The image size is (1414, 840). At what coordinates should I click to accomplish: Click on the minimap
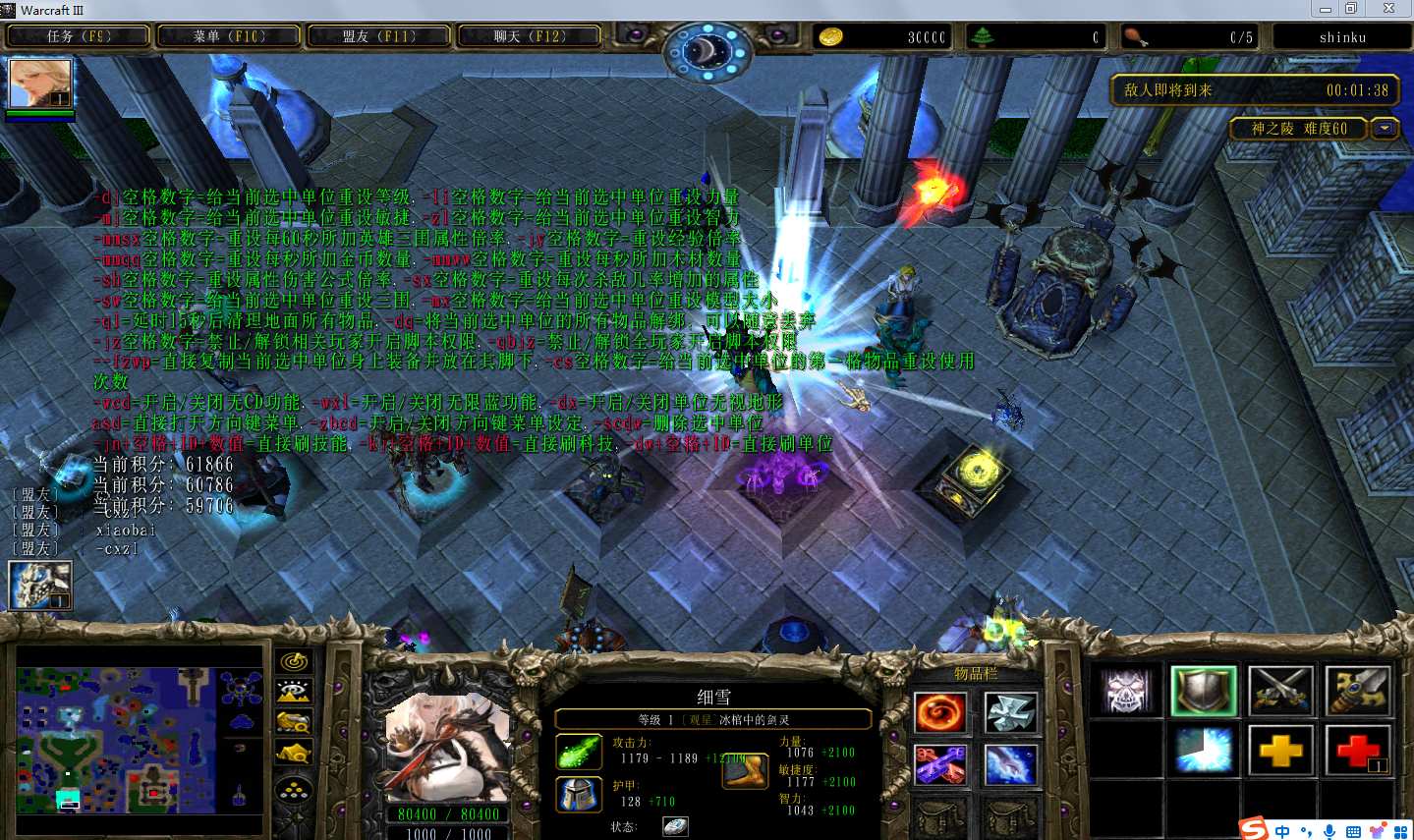tap(138, 739)
